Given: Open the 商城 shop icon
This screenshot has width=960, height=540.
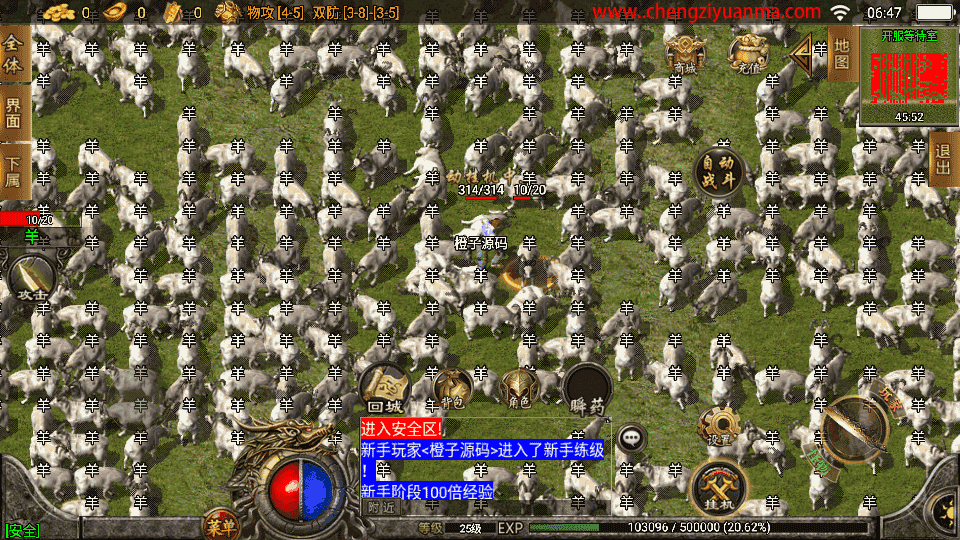Looking at the screenshot, I should (x=685, y=52).
